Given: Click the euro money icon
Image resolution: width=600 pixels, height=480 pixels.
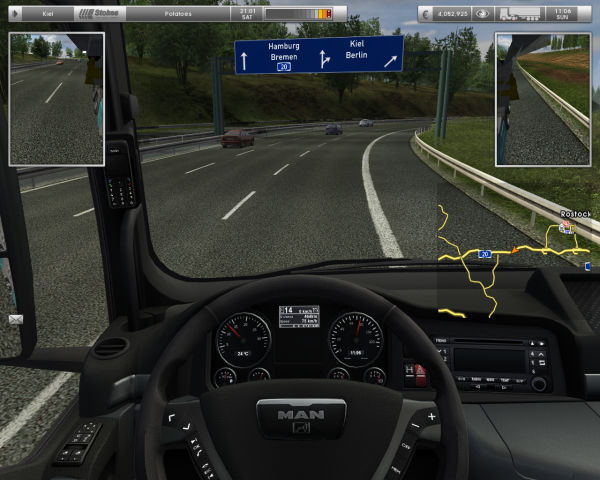Looking at the screenshot, I should point(427,14).
